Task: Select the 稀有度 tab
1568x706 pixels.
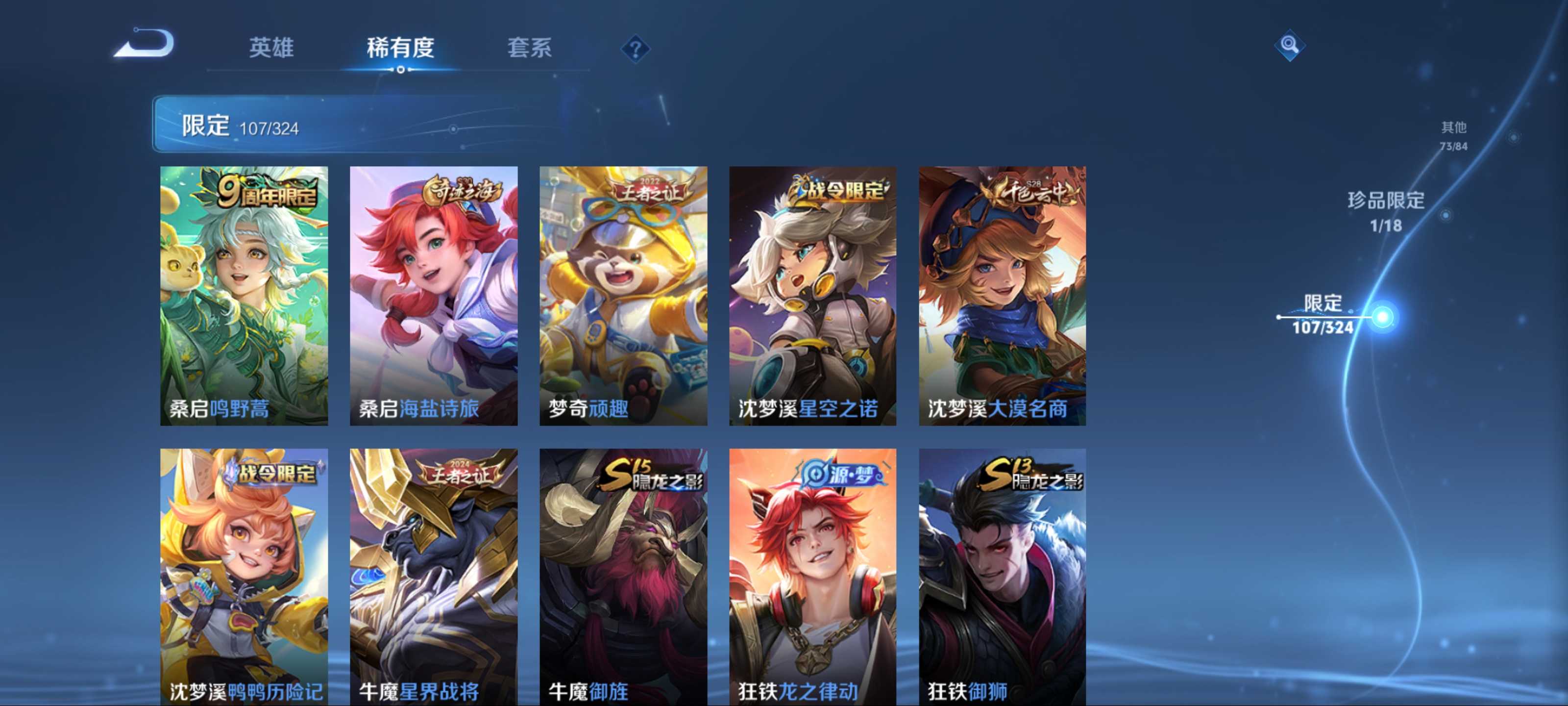Action: (400, 48)
